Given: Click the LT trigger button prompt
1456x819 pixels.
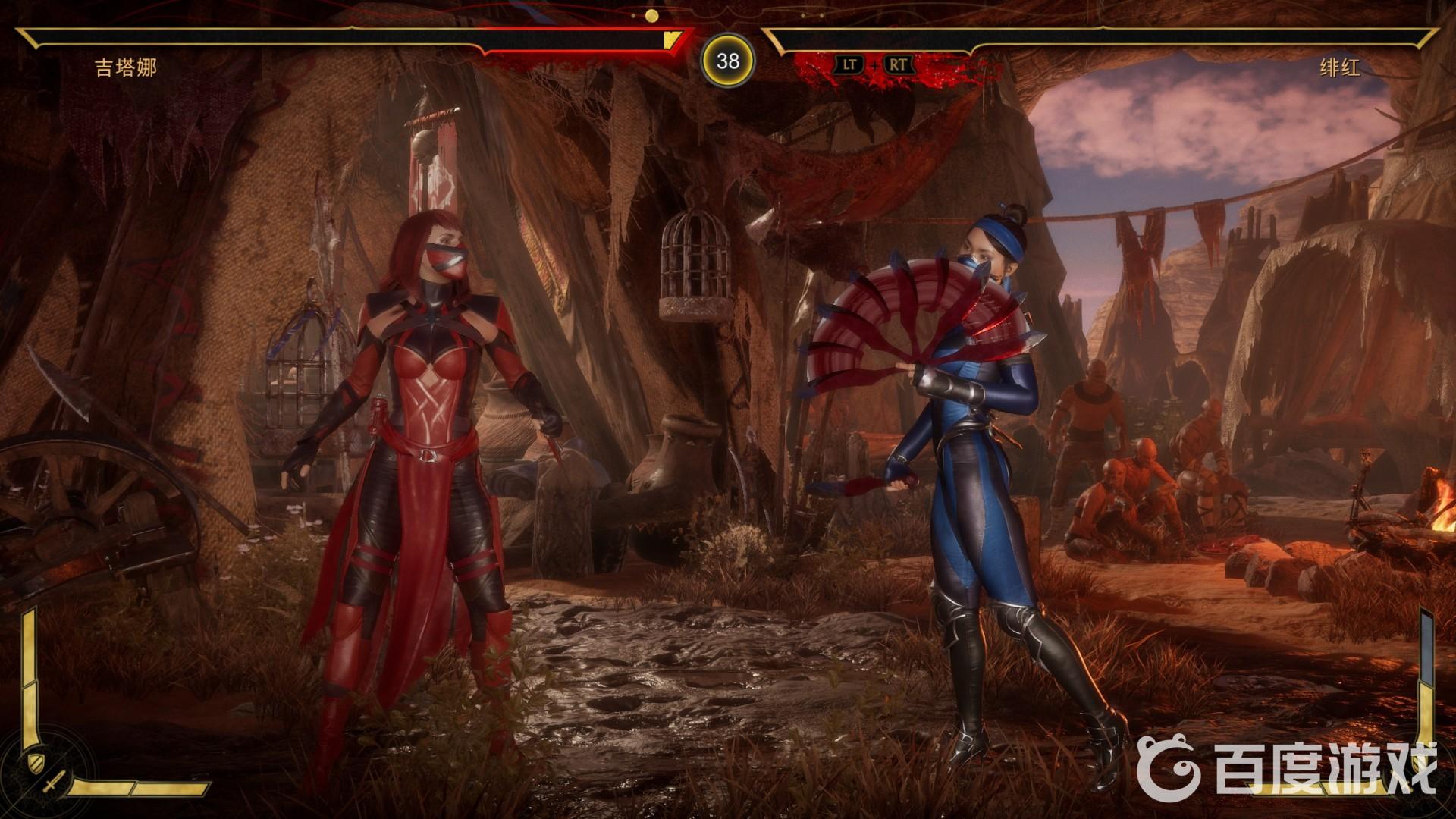Looking at the screenshot, I should [x=849, y=65].
